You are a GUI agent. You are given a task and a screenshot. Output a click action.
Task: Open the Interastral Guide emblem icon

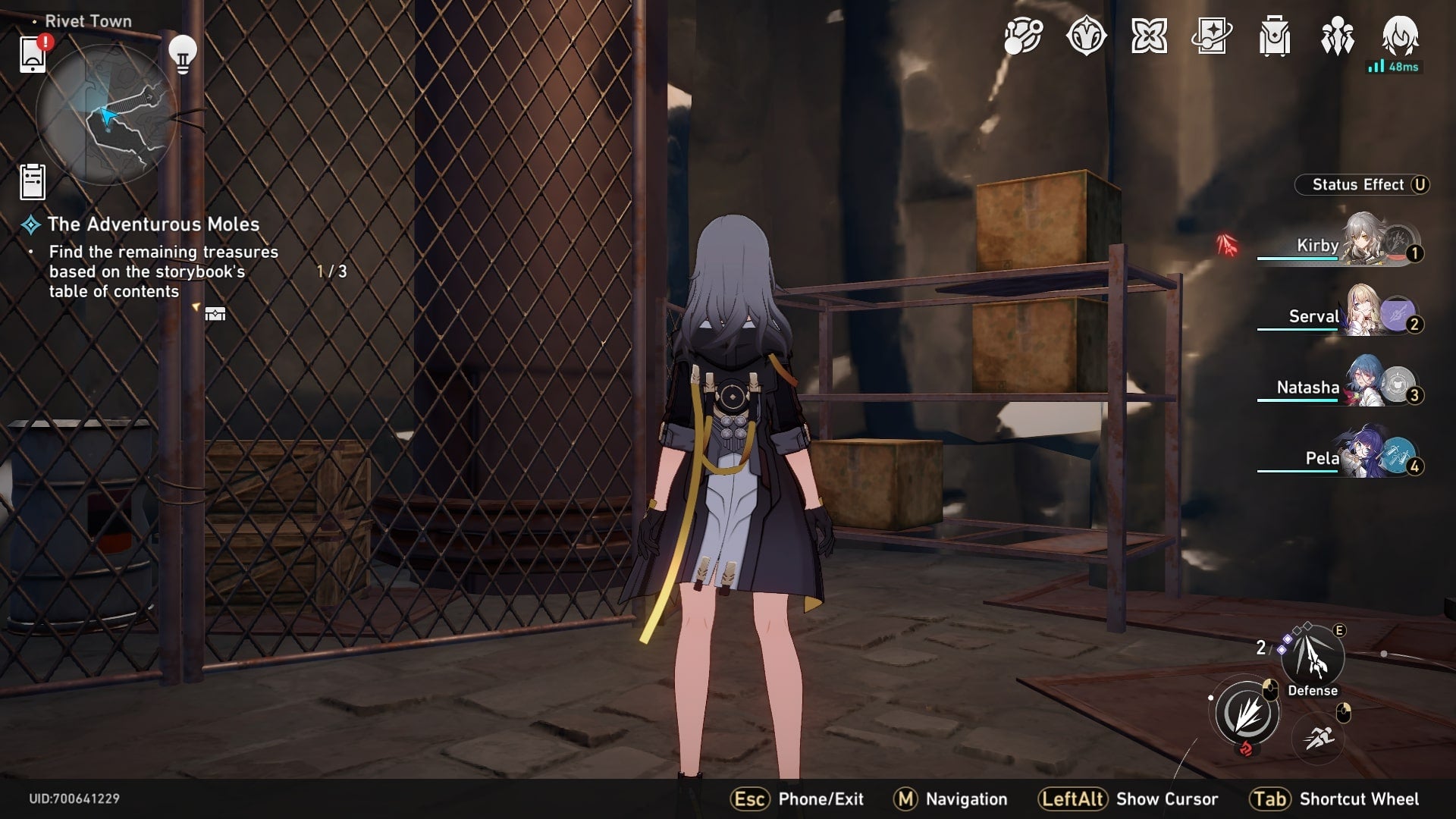tap(1087, 36)
